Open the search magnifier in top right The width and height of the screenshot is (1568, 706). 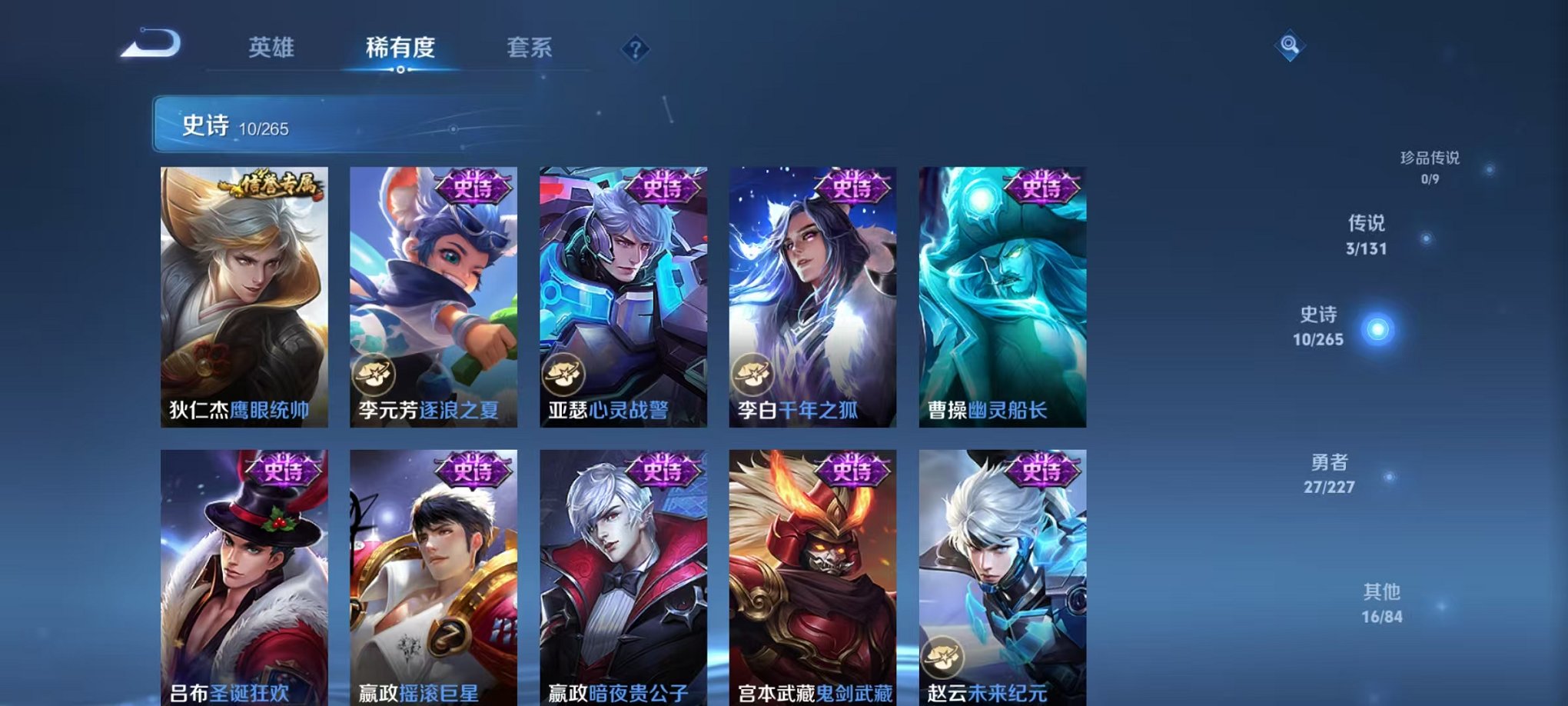tap(1291, 44)
